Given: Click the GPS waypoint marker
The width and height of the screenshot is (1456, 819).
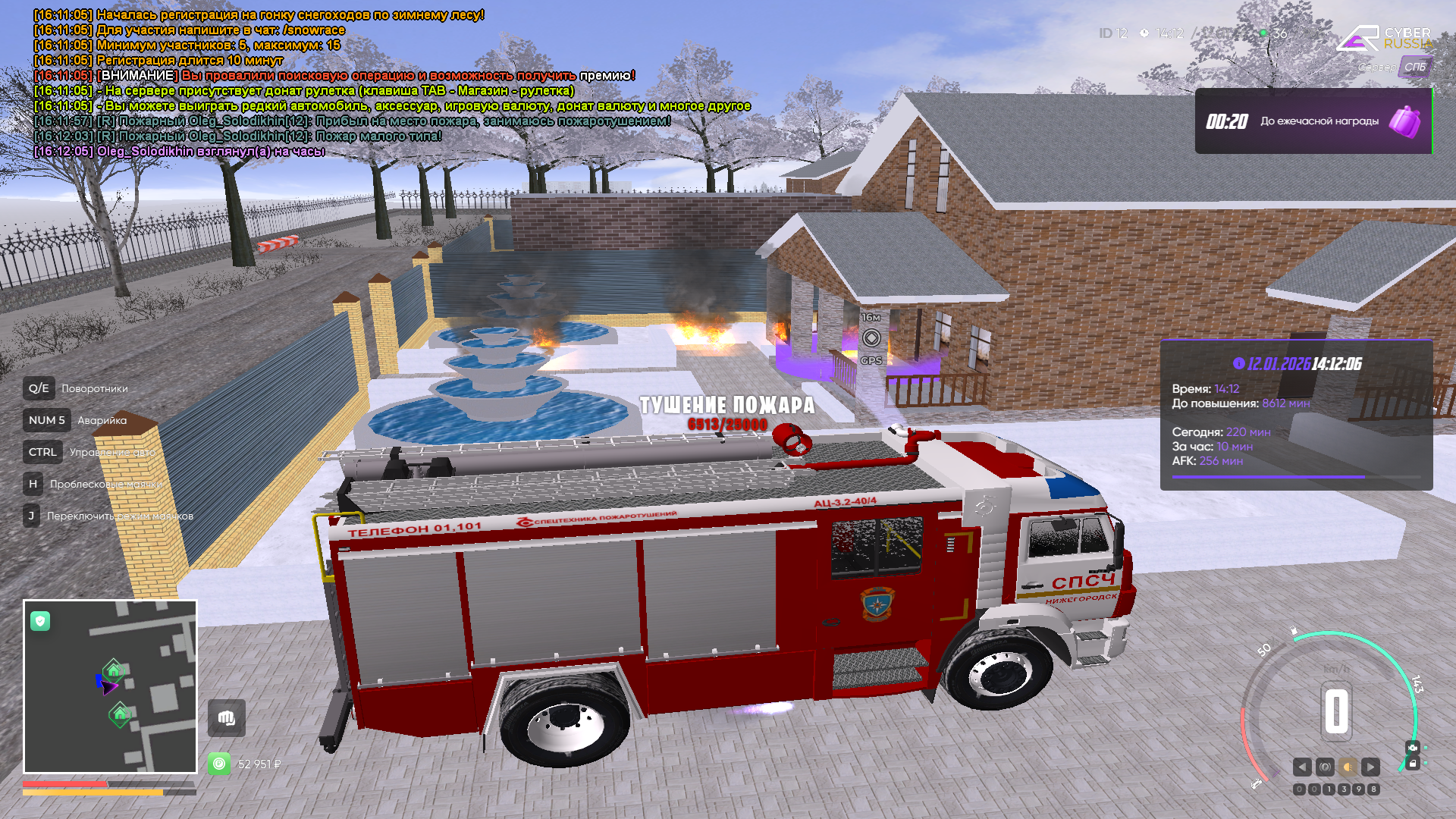Looking at the screenshot, I should click(x=871, y=338).
